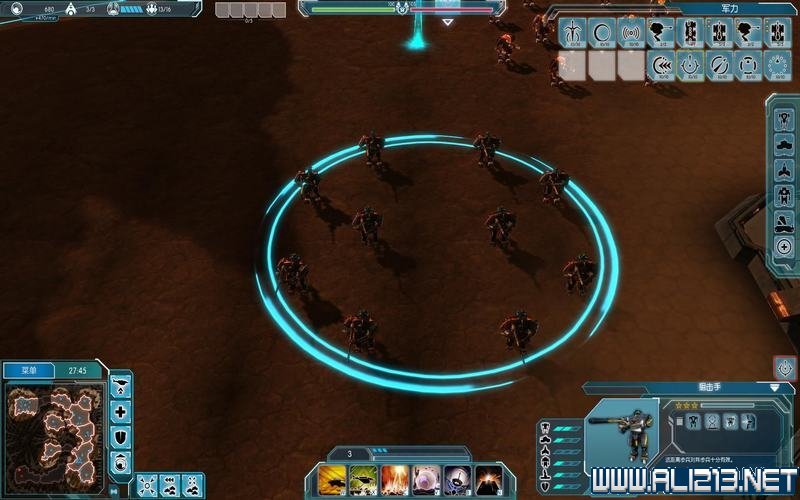Use the purple energy orb ability
Screen dimensions: 800x500
426,479
